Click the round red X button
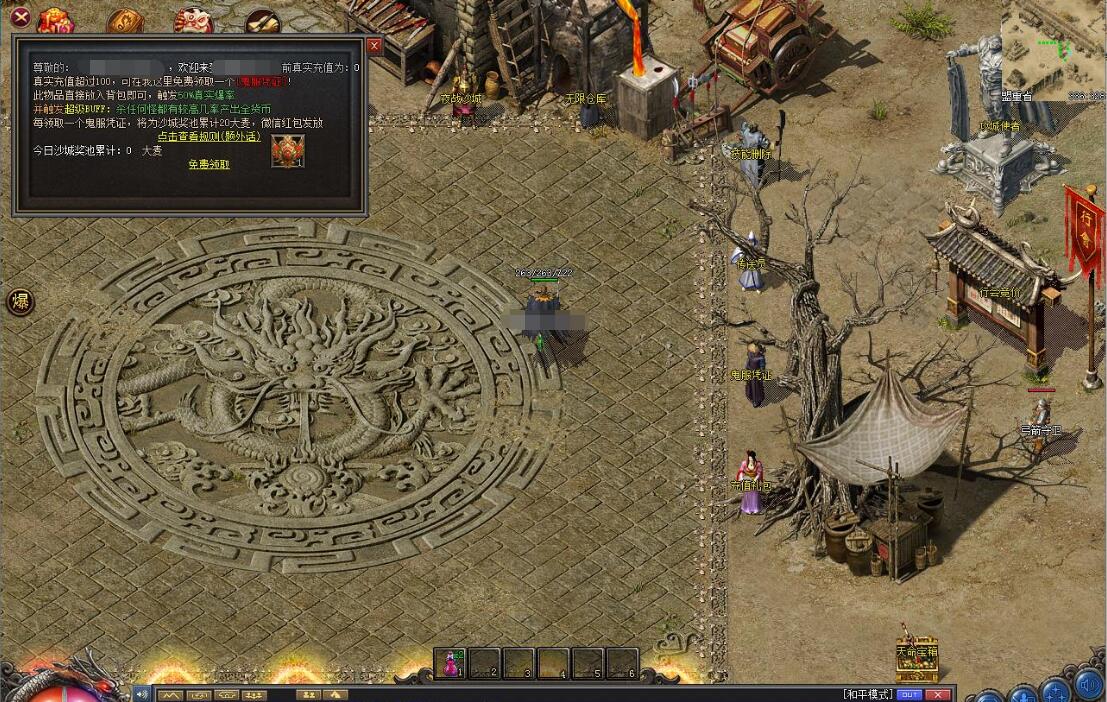 (19, 16)
